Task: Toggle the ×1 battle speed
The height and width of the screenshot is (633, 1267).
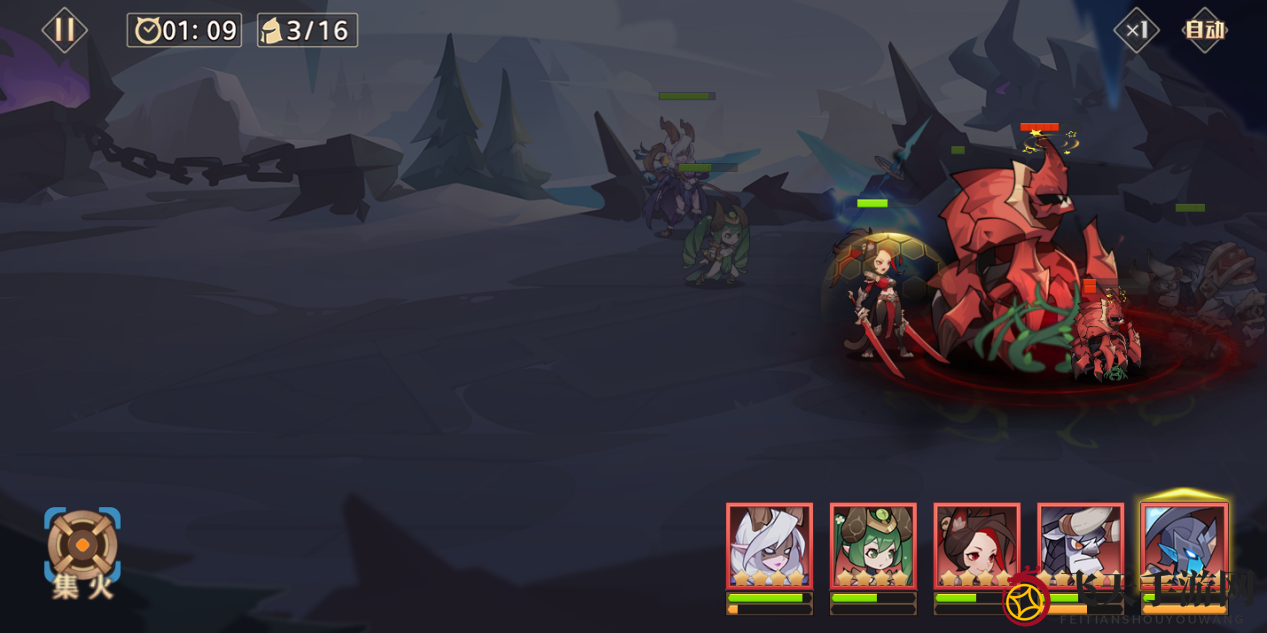Action: click(x=1136, y=30)
